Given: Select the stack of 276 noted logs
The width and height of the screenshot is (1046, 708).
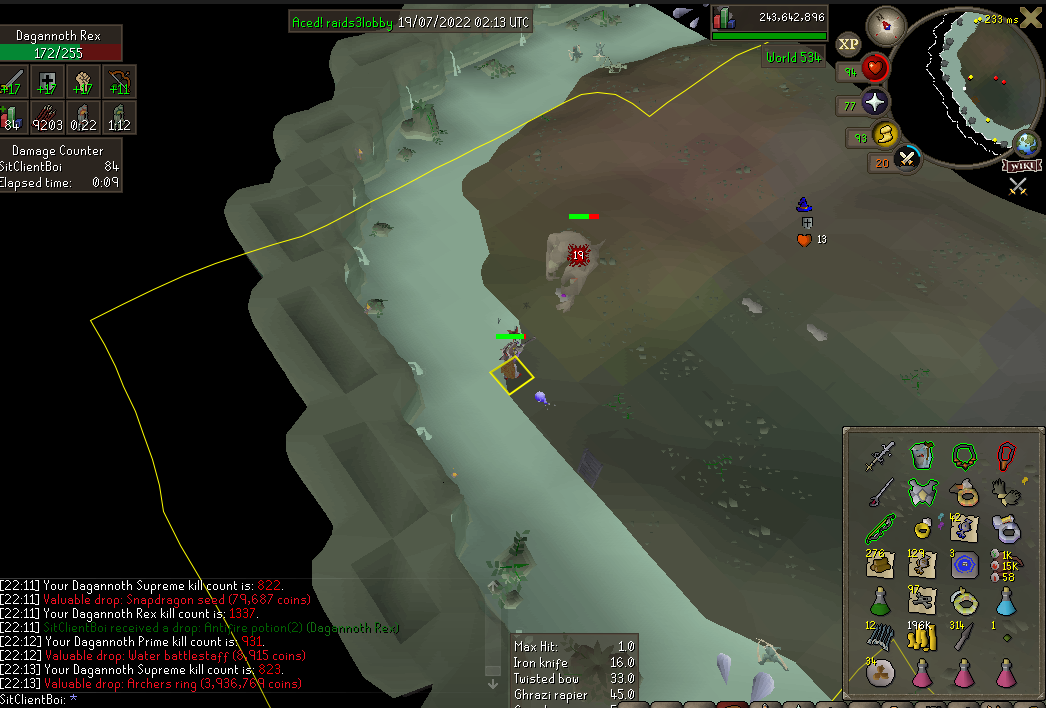Looking at the screenshot, I should (x=879, y=566).
